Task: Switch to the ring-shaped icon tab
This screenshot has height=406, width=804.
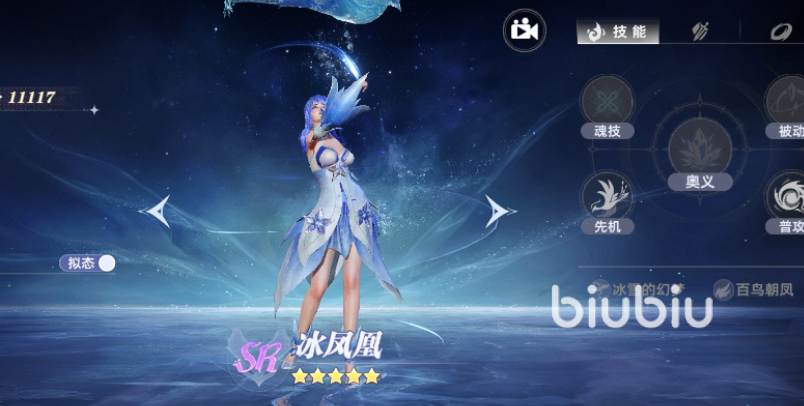Action: tap(780, 32)
